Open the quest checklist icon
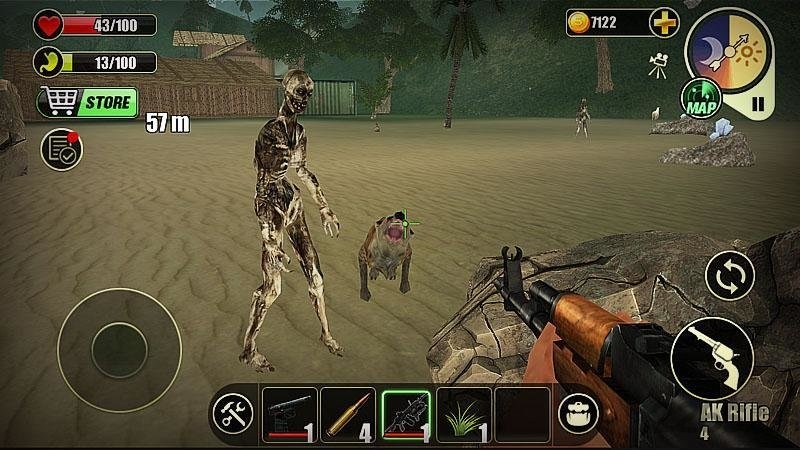 pos(61,150)
